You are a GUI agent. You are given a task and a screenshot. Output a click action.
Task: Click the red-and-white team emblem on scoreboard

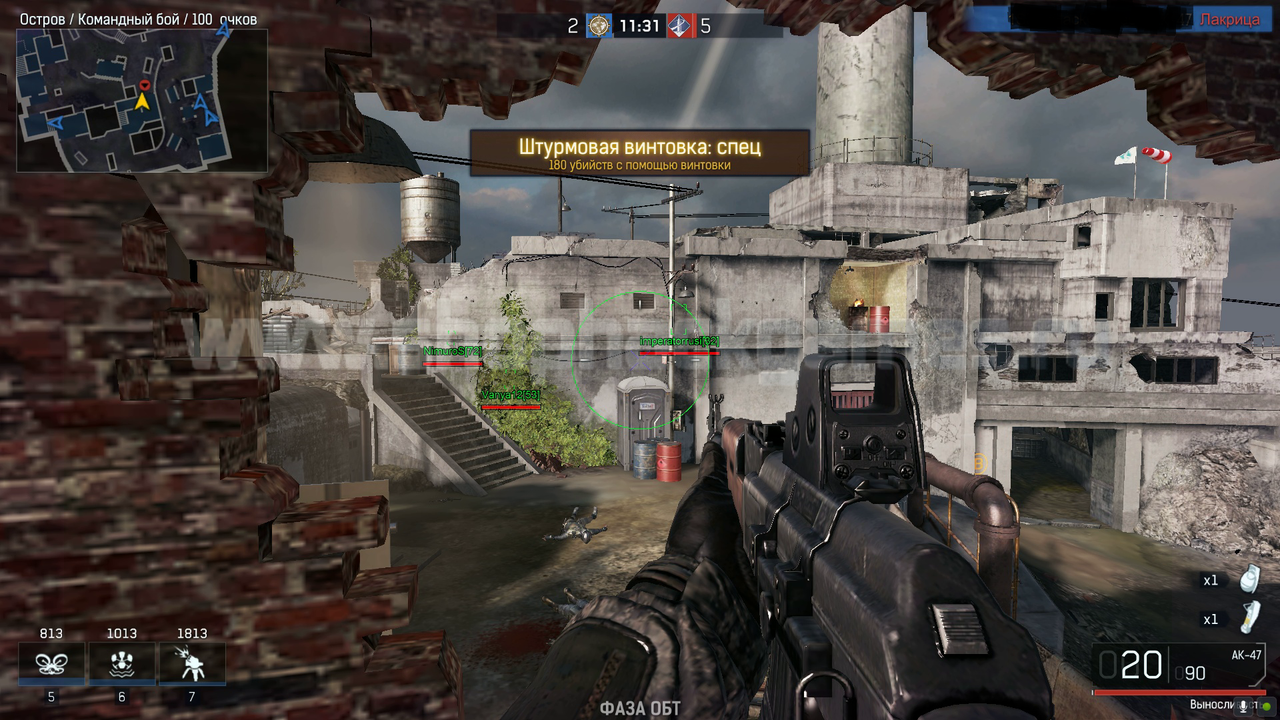(x=680, y=25)
